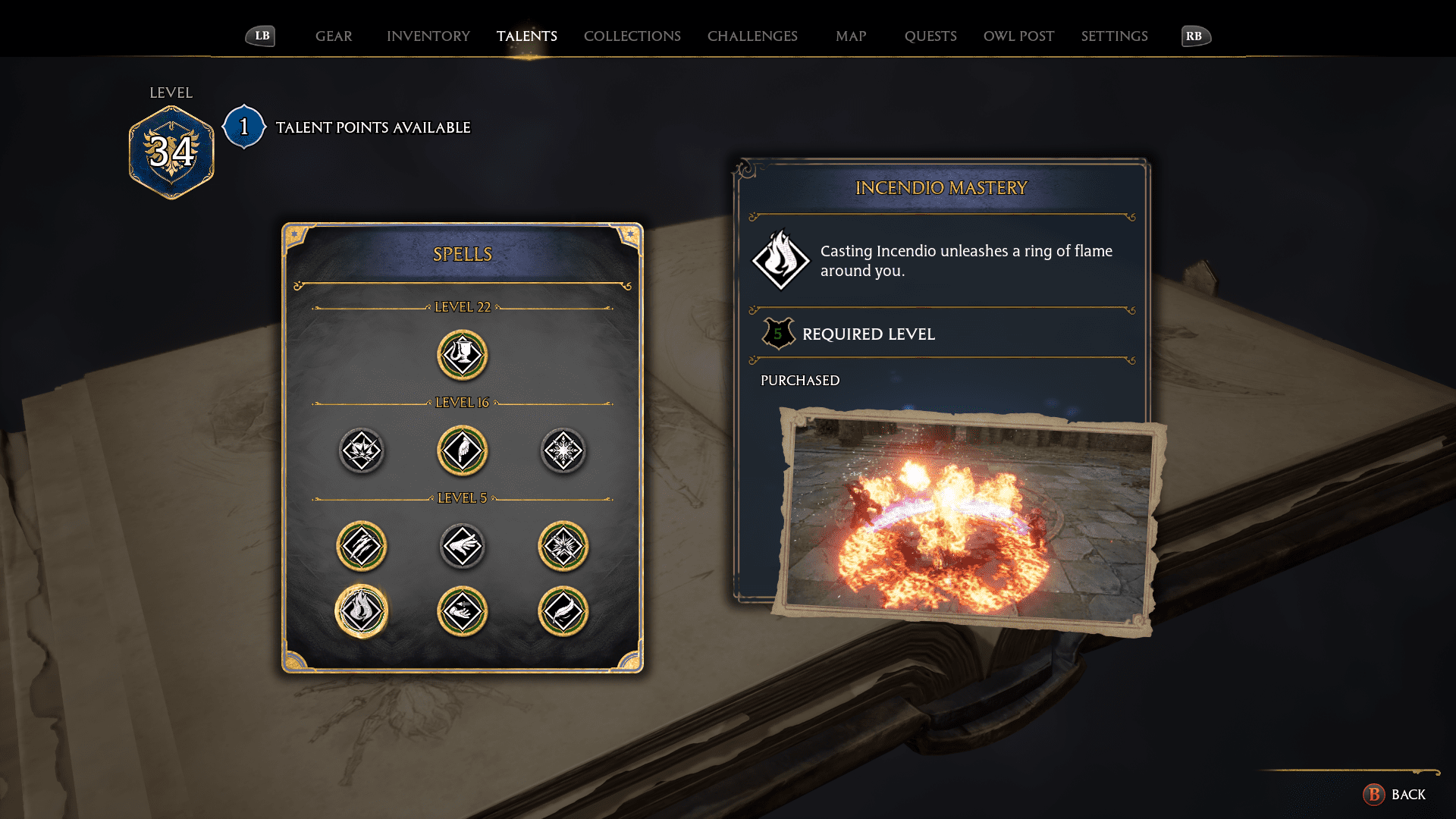Select the Diffindo Mastery claw talent
The height and width of the screenshot is (819, 1456).
pos(361,544)
